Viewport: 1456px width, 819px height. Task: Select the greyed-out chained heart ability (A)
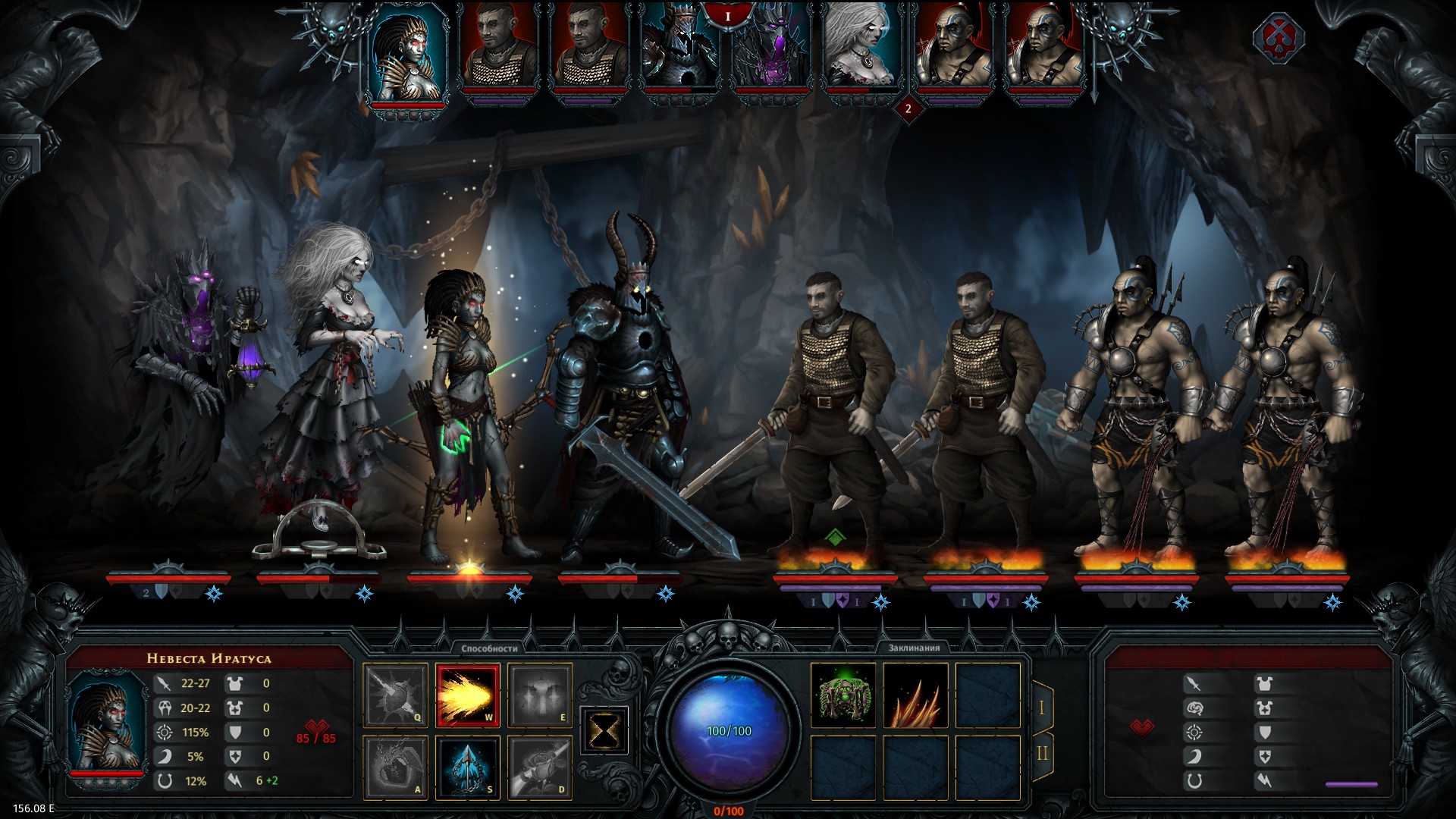pos(395,767)
